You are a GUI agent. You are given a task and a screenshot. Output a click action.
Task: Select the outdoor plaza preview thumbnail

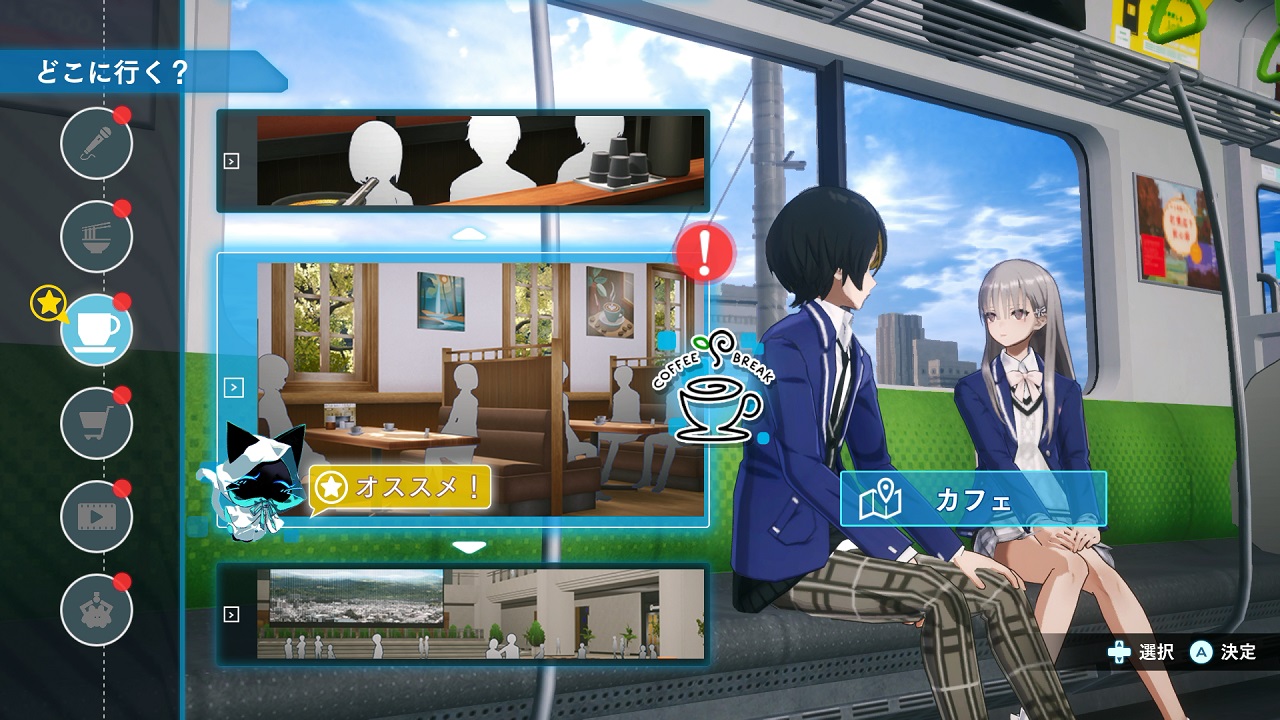(463, 613)
